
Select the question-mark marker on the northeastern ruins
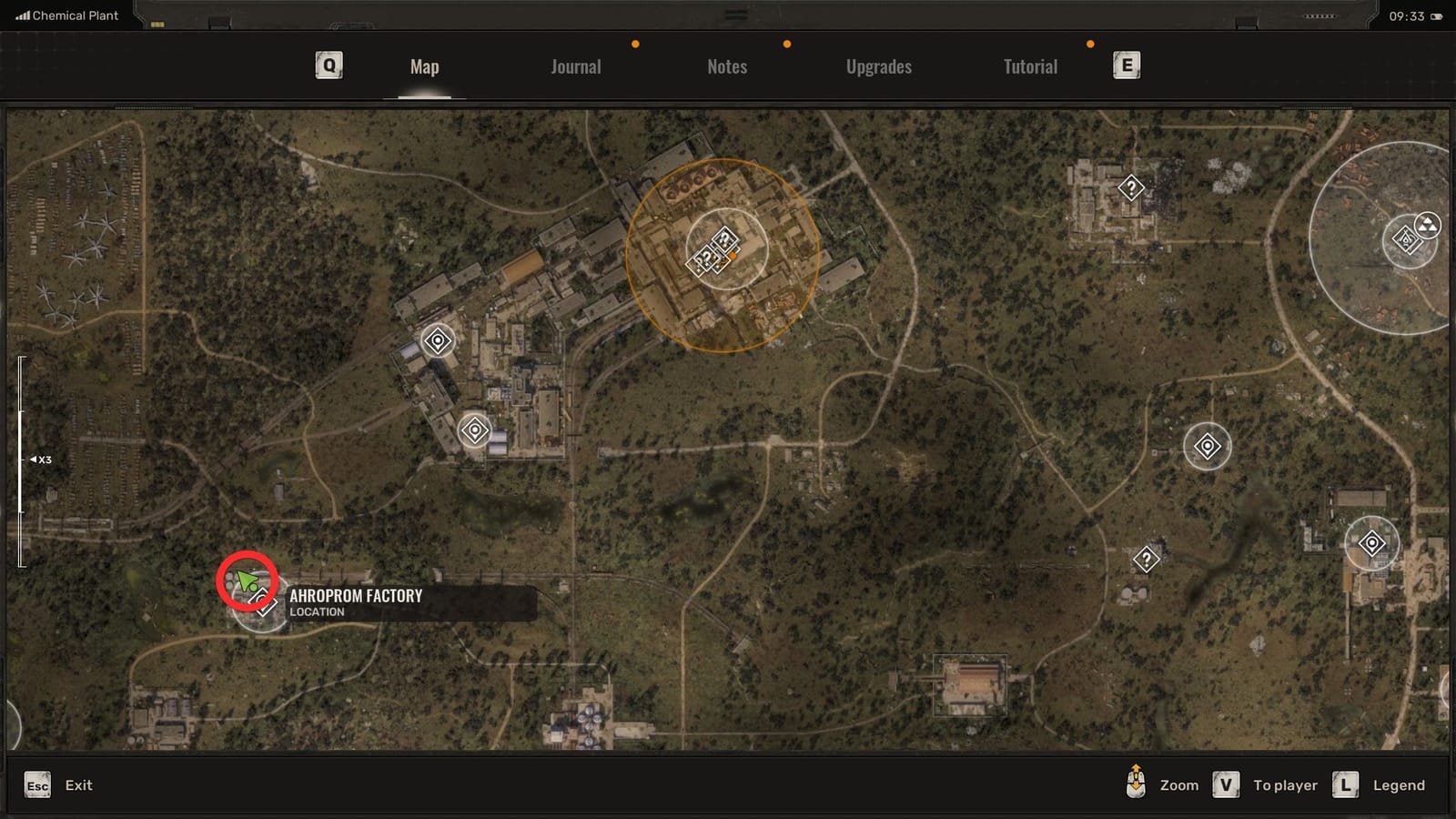[x=1129, y=188]
